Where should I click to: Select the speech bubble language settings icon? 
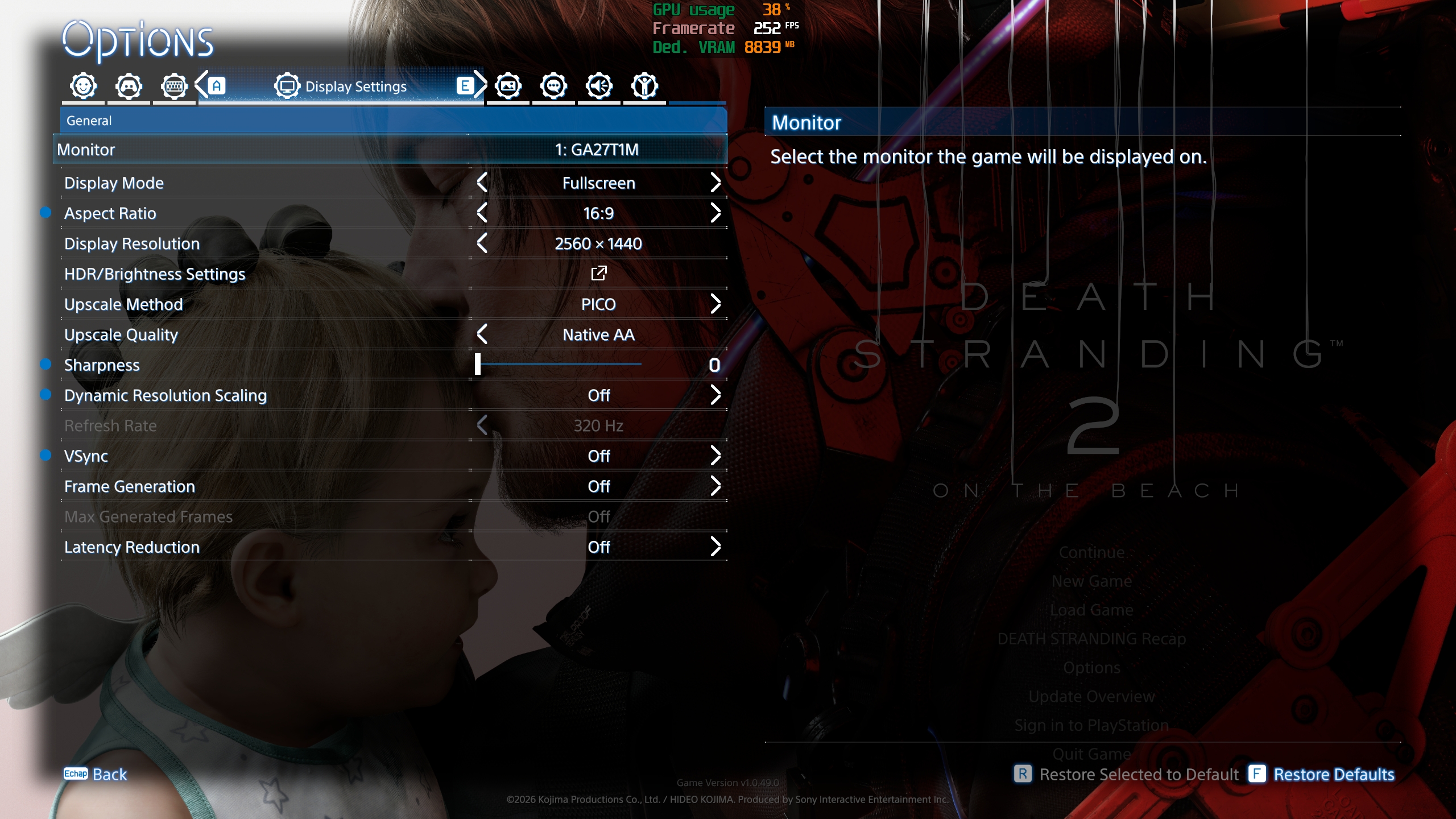click(x=553, y=85)
